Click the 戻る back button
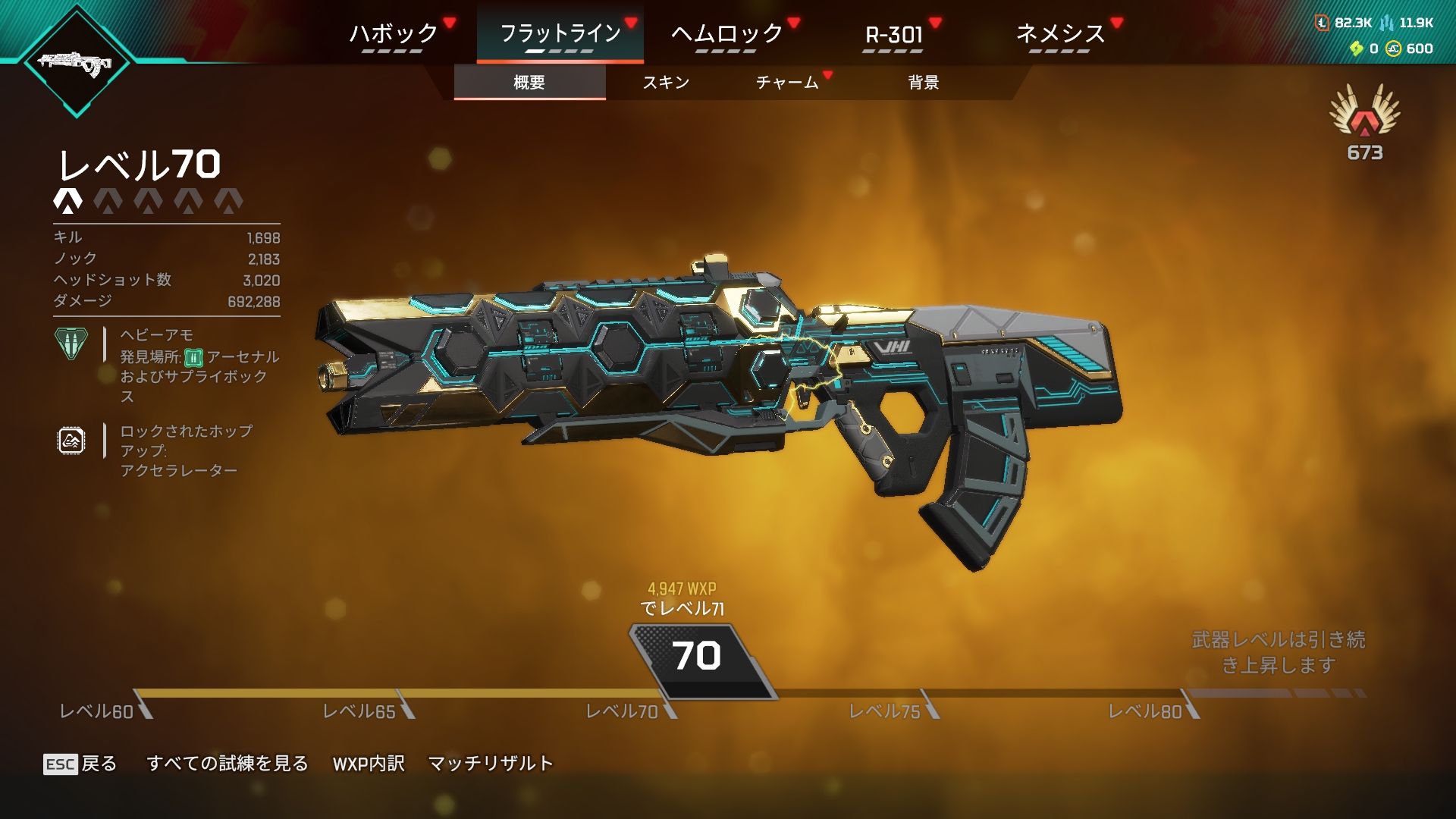 80,764
